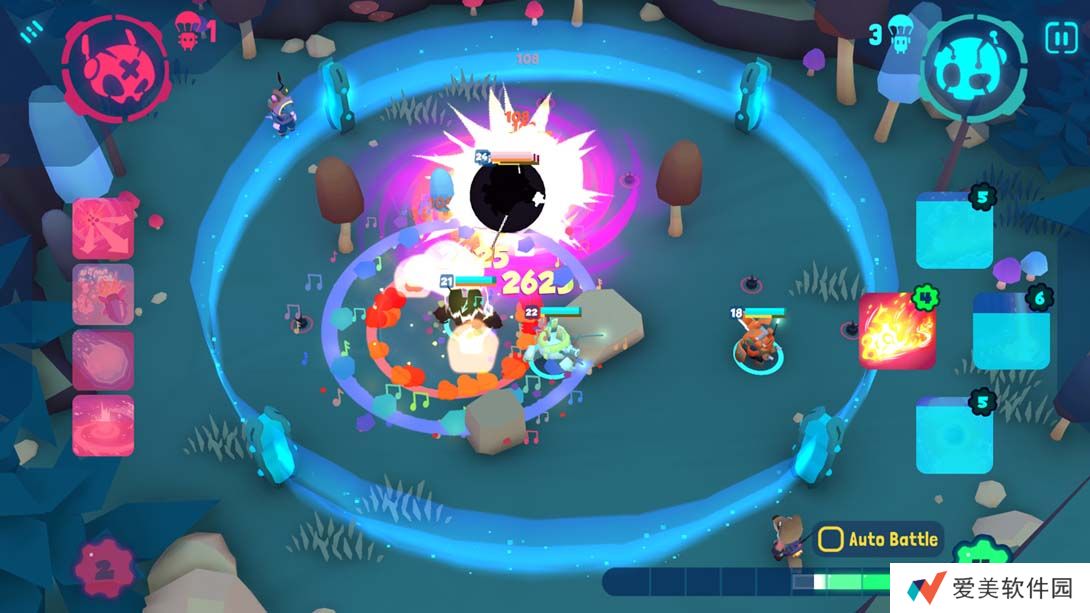
Task: Select the red arrow-burst enemy card
Action: click(x=103, y=228)
